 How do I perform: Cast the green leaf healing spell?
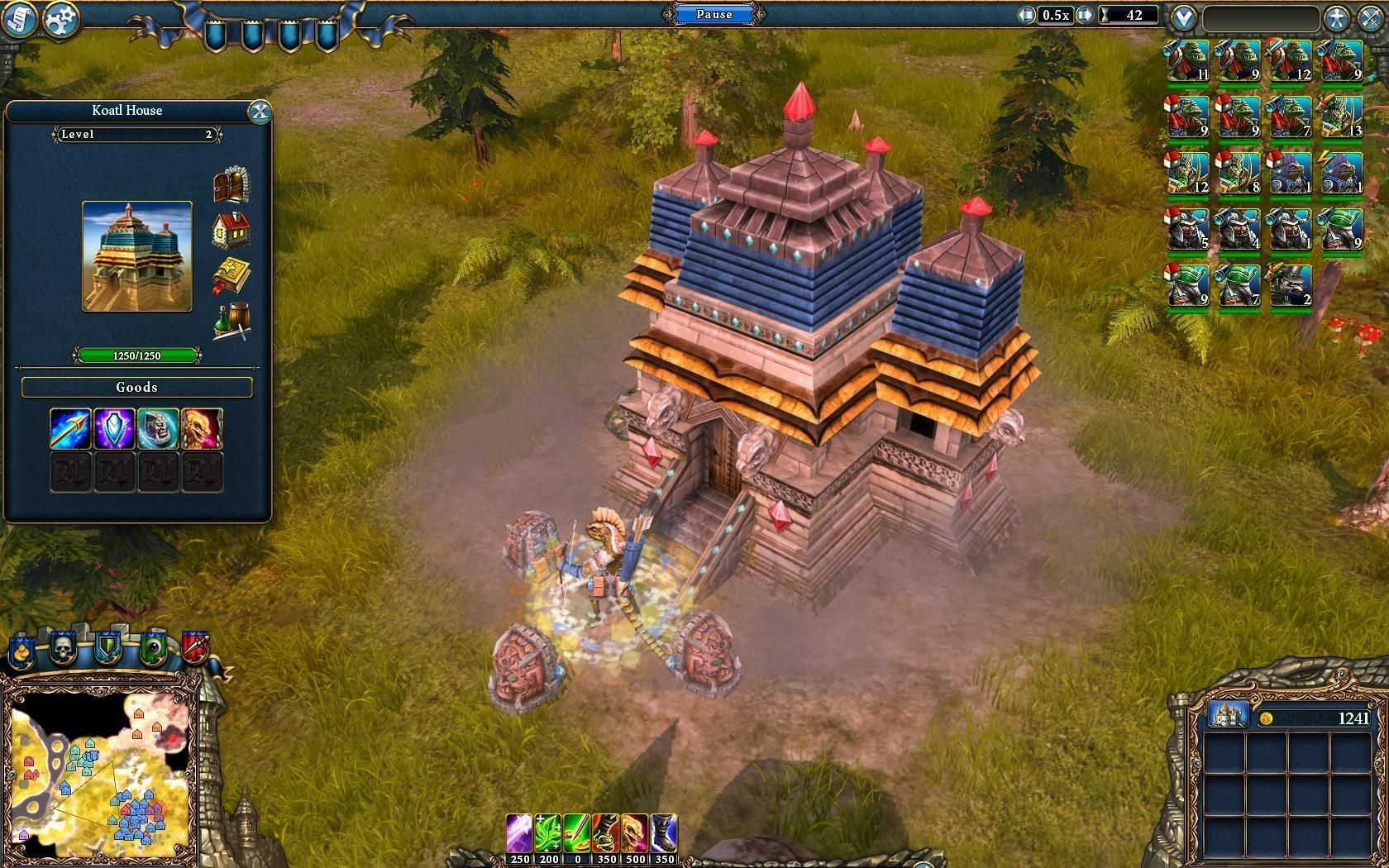point(548,833)
